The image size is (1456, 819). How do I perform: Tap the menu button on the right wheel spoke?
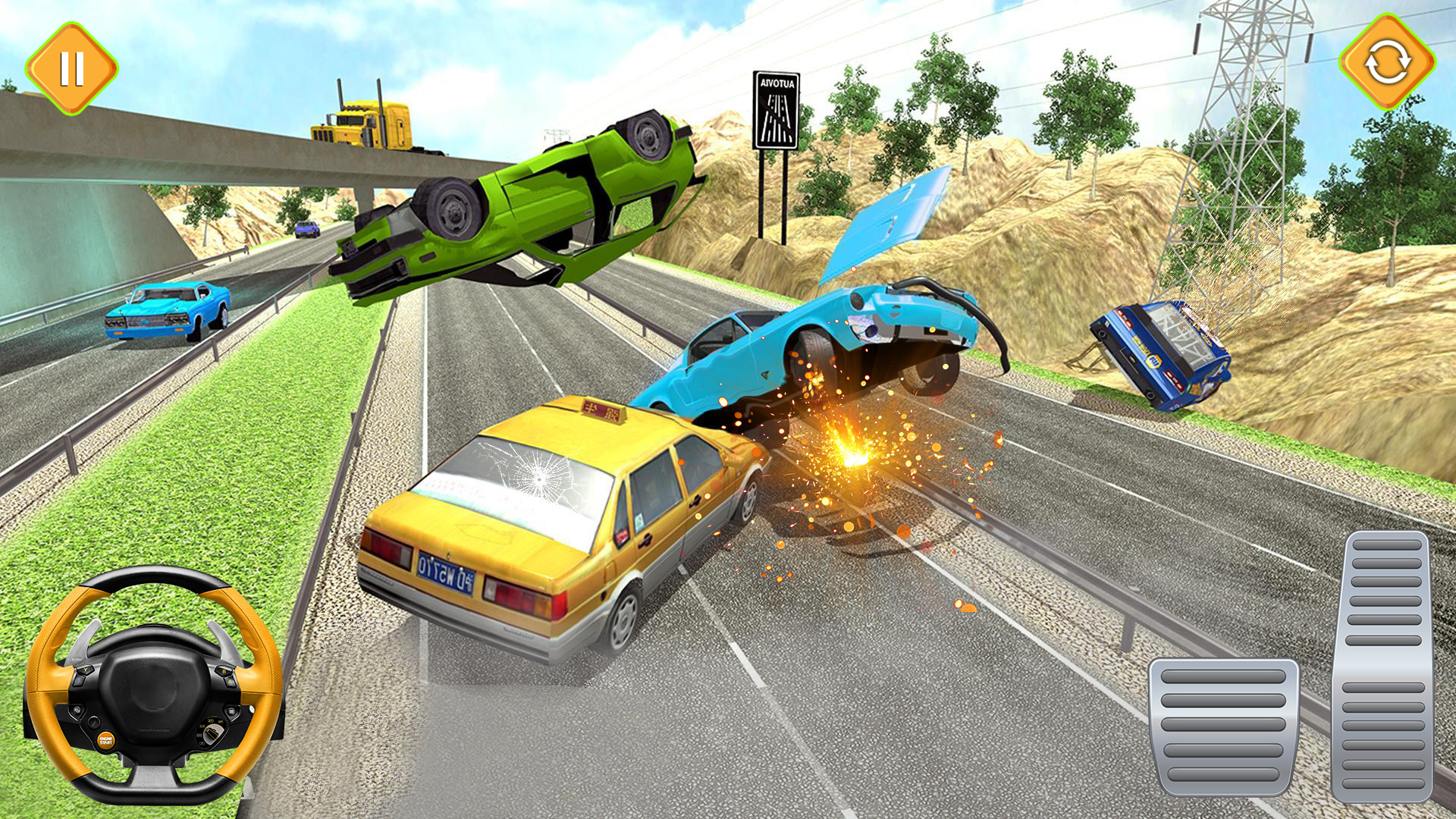point(231,711)
